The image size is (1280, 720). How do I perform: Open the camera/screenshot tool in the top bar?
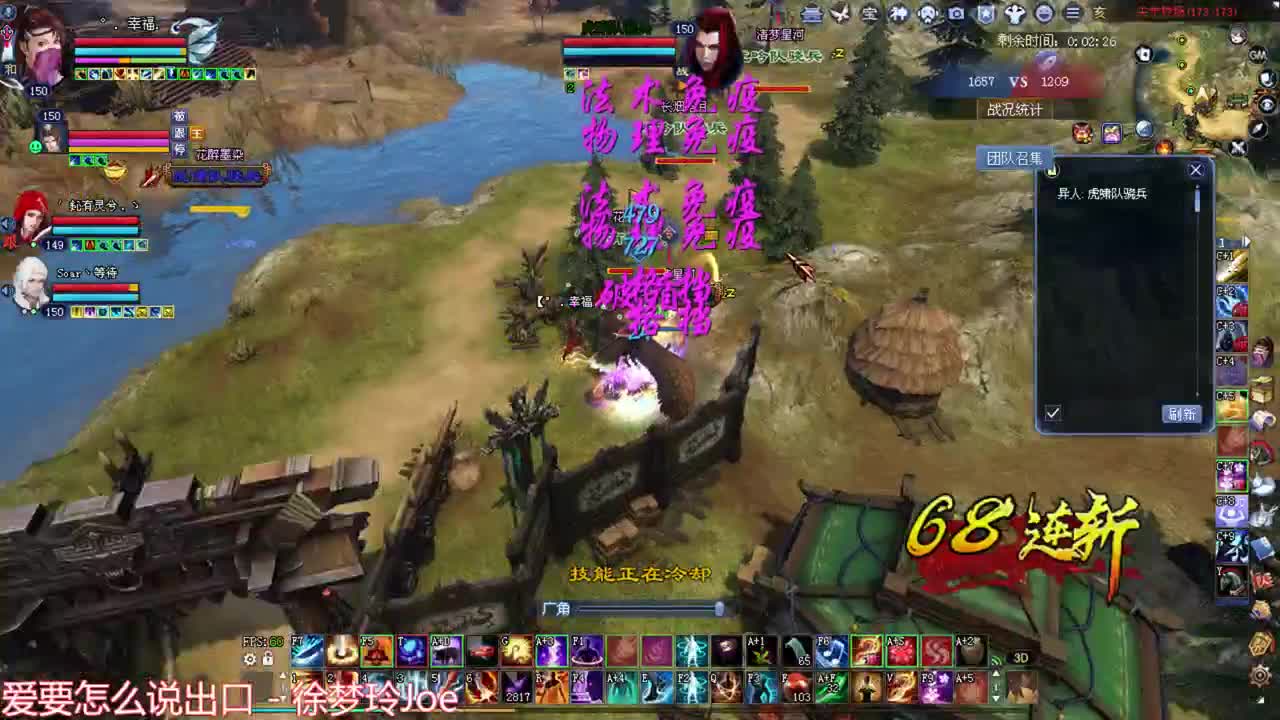pyautogui.click(x=955, y=14)
